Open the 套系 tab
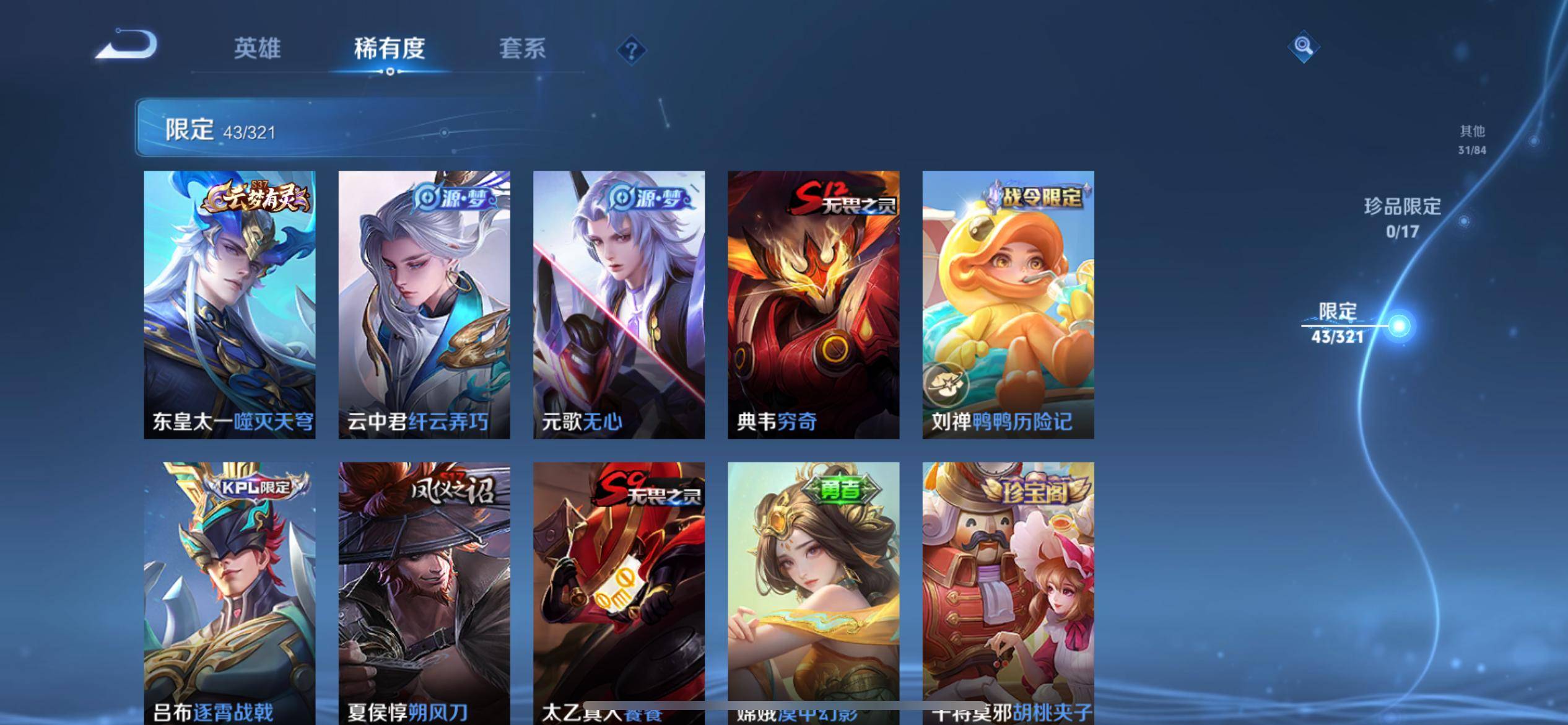 522,48
